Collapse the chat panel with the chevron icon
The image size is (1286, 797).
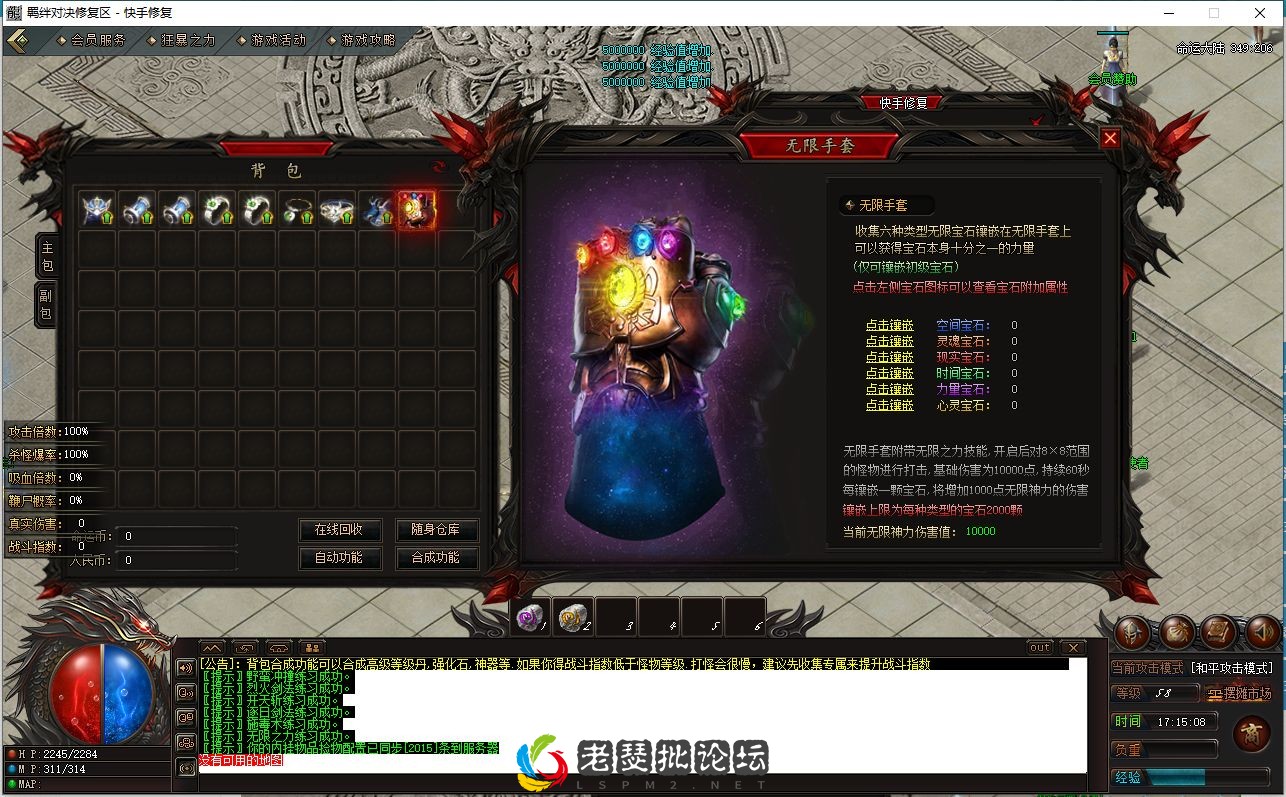(x=212, y=647)
